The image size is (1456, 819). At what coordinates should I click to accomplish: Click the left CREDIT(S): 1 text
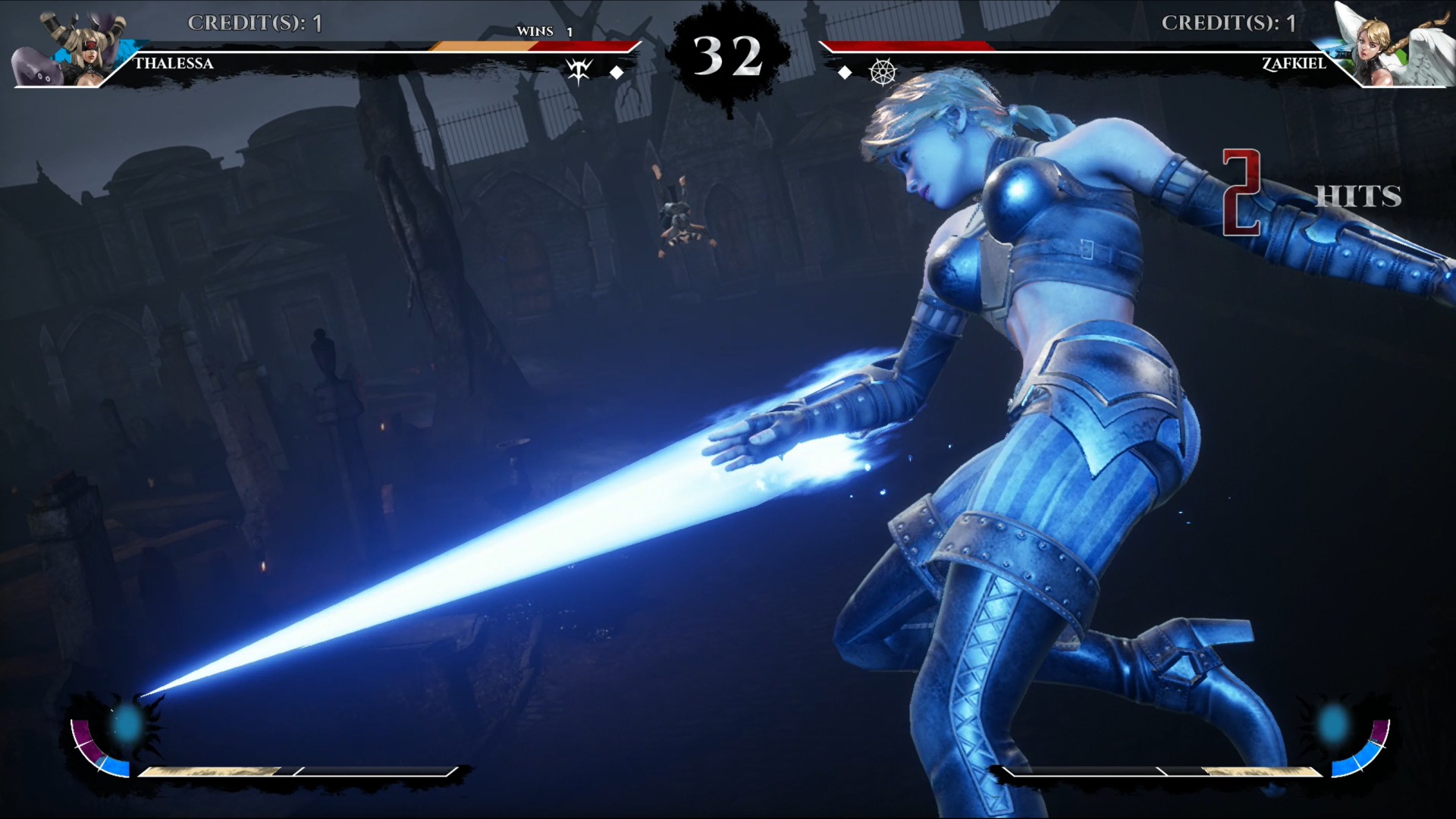(x=254, y=23)
